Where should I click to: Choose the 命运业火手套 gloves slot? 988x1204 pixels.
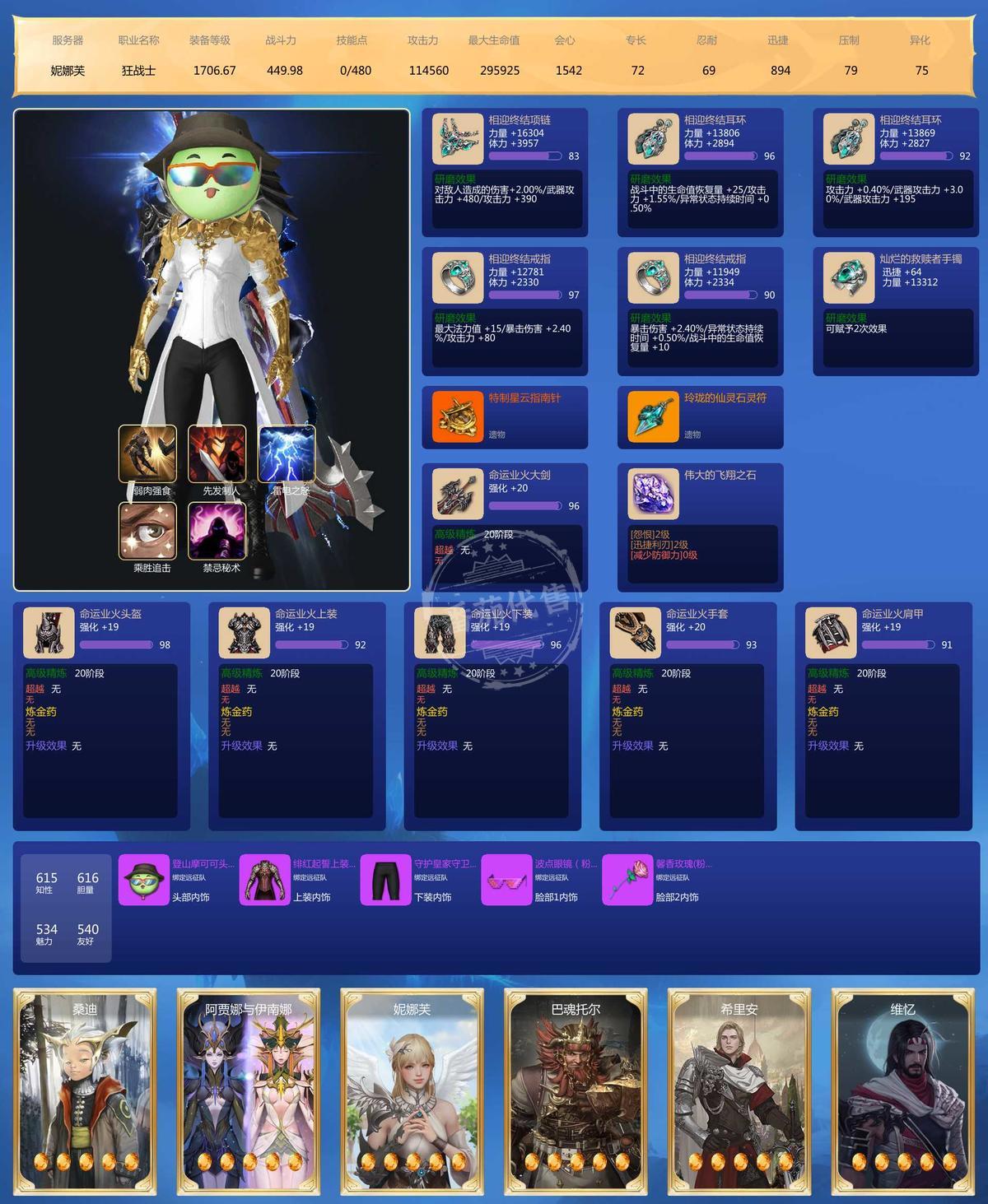pos(636,634)
